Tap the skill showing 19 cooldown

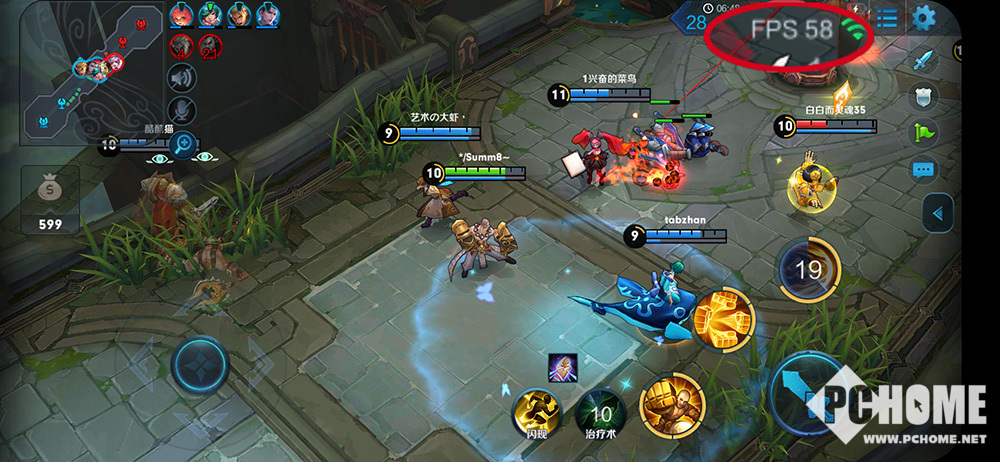[808, 269]
